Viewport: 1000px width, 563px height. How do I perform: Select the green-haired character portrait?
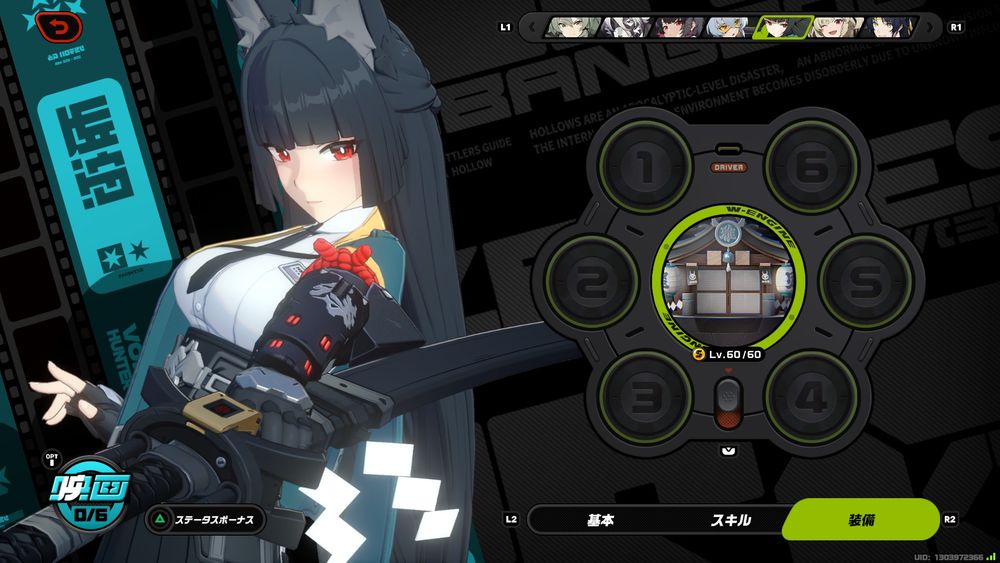[565, 27]
